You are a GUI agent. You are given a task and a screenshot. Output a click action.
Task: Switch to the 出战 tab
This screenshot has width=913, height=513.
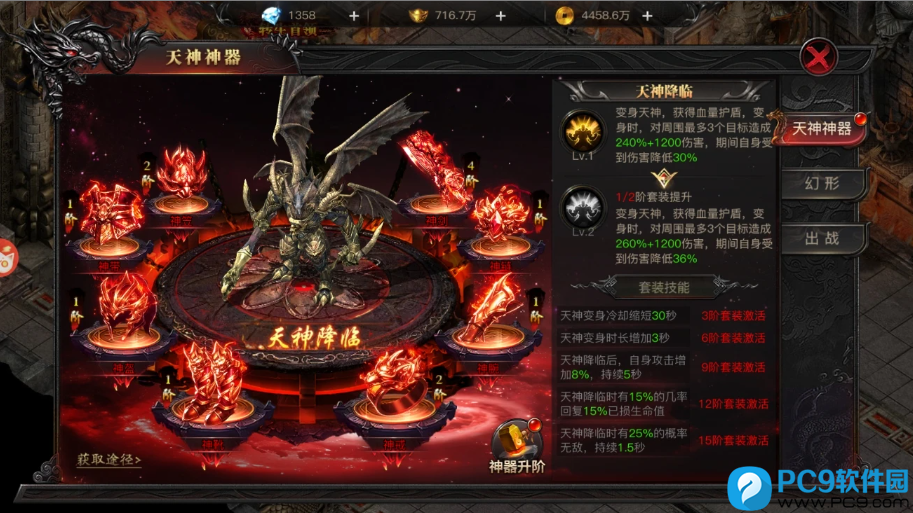point(822,239)
